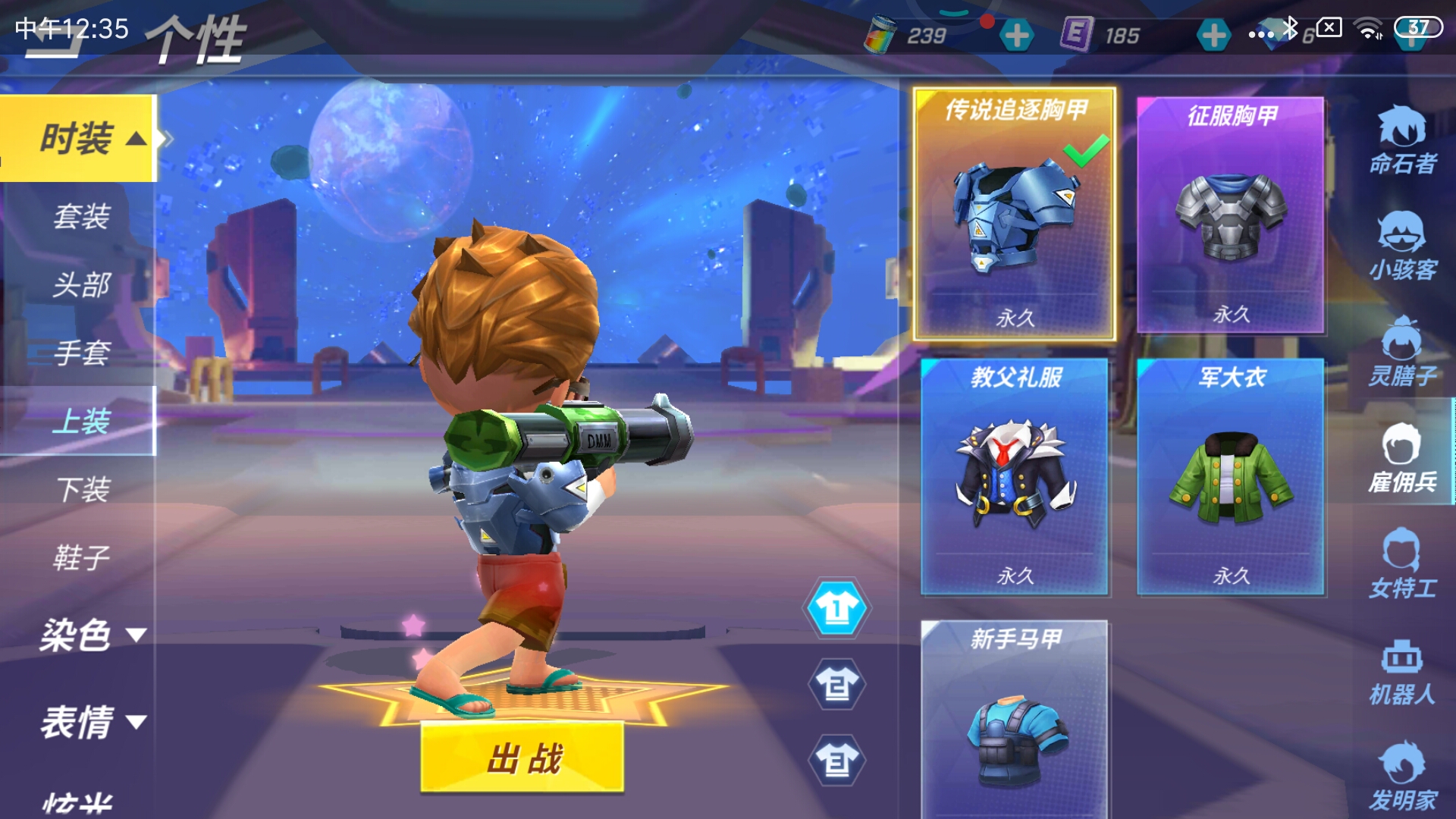Switch to outfit preset 1
Screen dimensions: 1456x819
coord(836,608)
